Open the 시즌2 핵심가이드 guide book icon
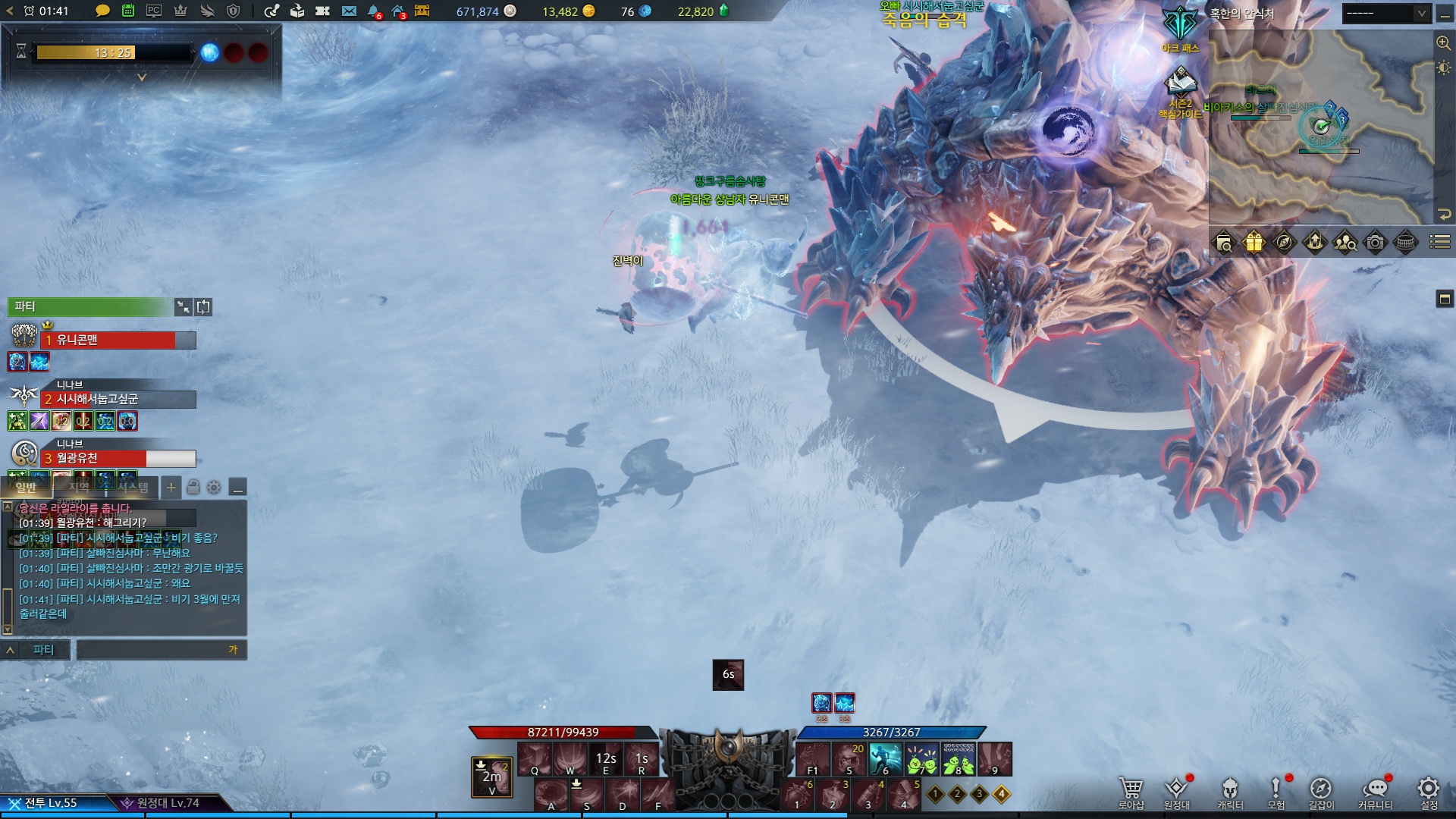 tap(1180, 82)
